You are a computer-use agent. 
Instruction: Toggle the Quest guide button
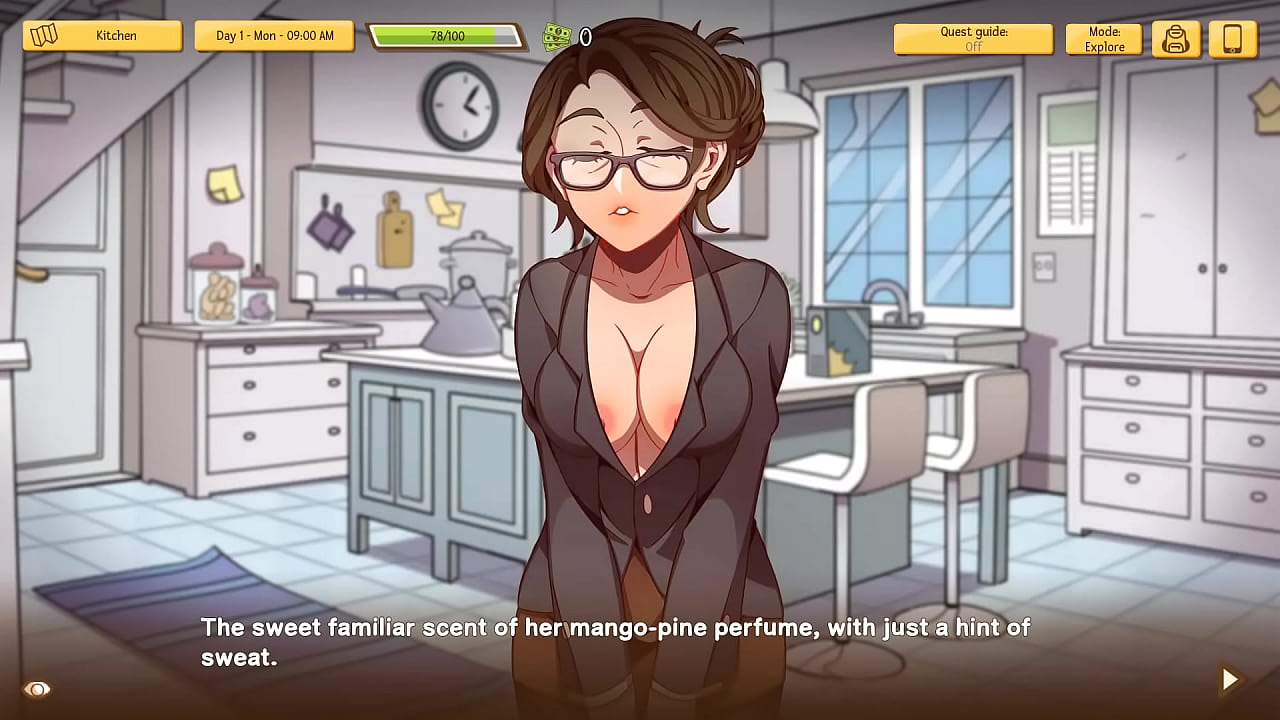click(x=972, y=39)
